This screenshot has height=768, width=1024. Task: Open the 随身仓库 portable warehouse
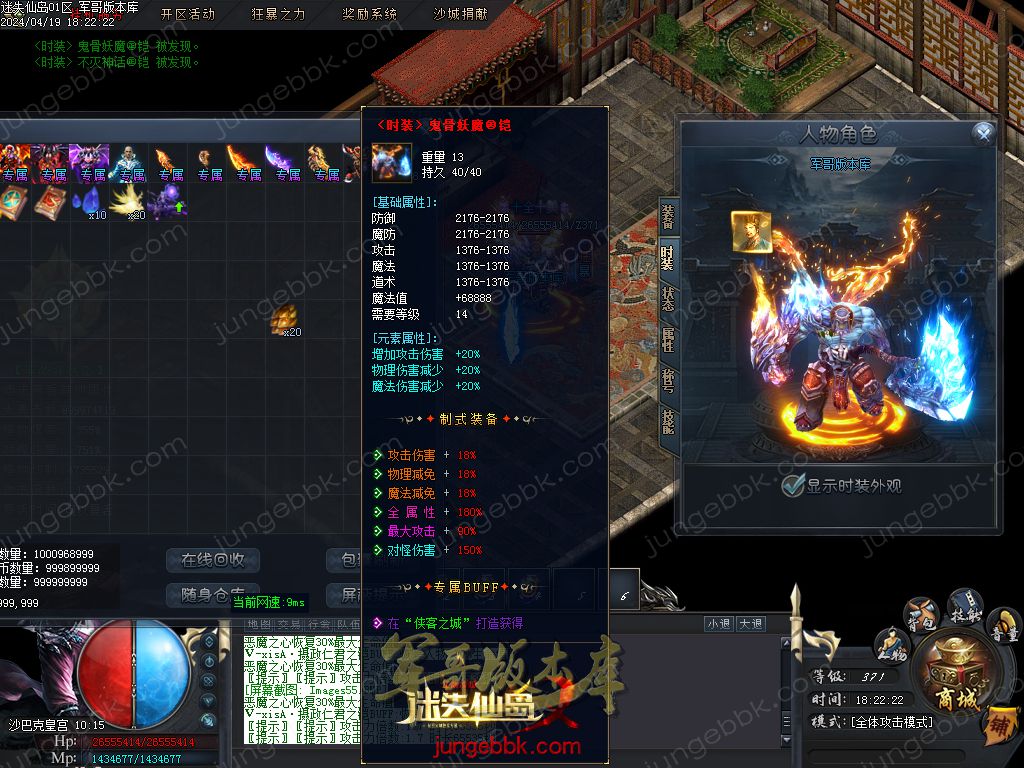[213, 594]
